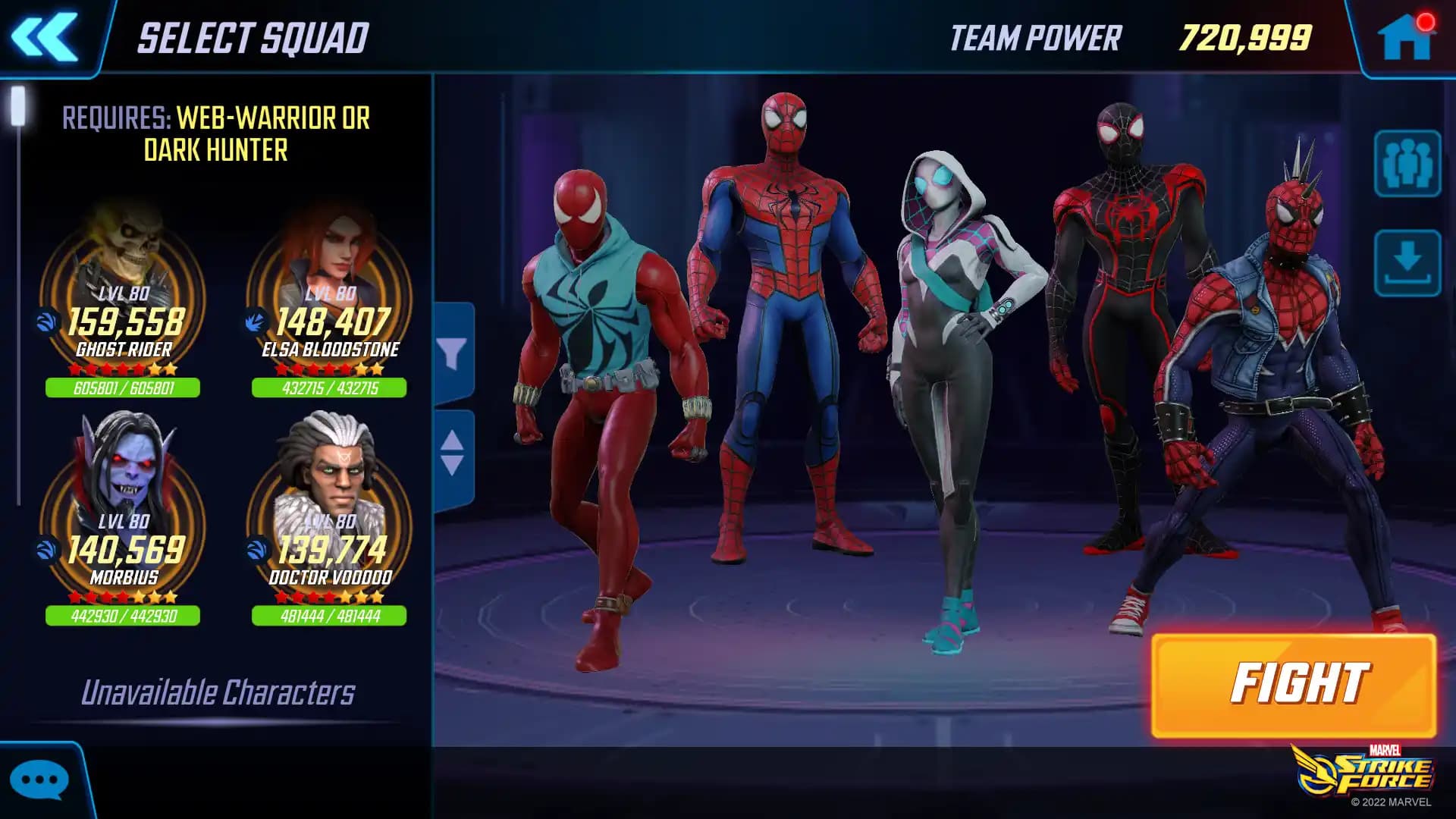Return to the home screen
Screen dimensions: 1456x819
[x=1405, y=36]
